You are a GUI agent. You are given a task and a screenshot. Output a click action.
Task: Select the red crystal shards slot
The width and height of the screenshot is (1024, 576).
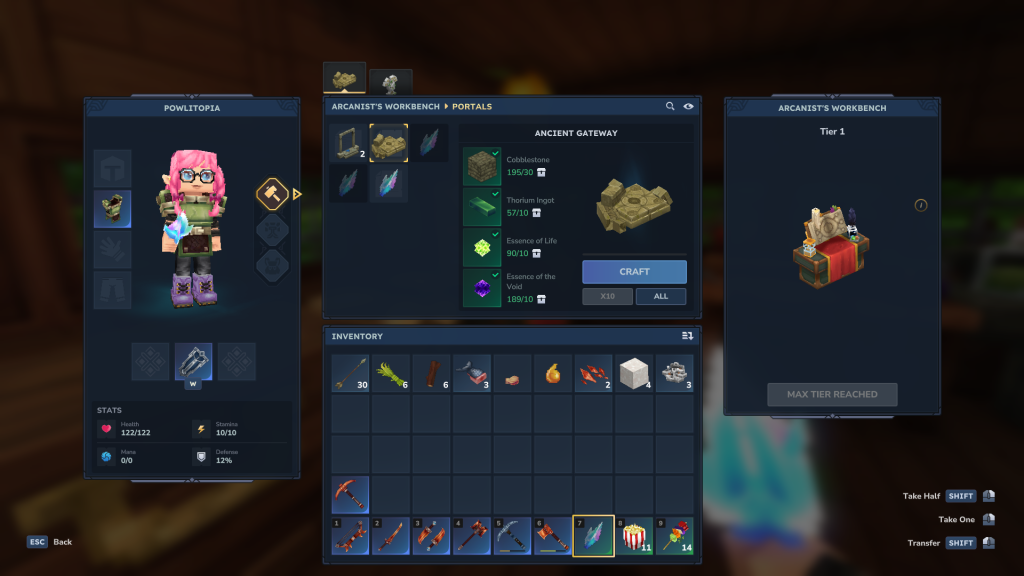(x=593, y=373)
